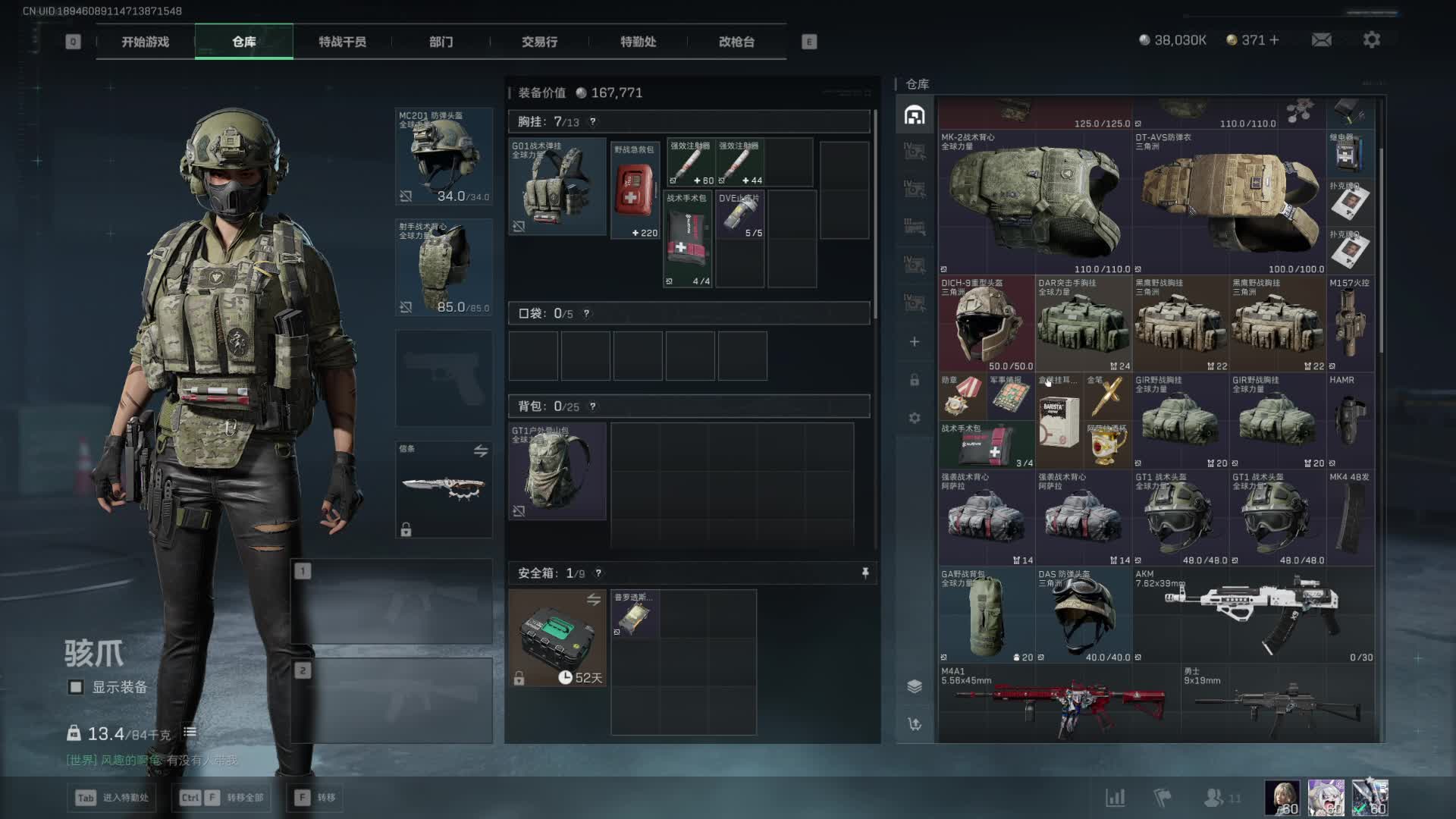Viewport: 1456px width, 819px height.
Task: Open the mail envelope icon
Action: (1321, 40)
